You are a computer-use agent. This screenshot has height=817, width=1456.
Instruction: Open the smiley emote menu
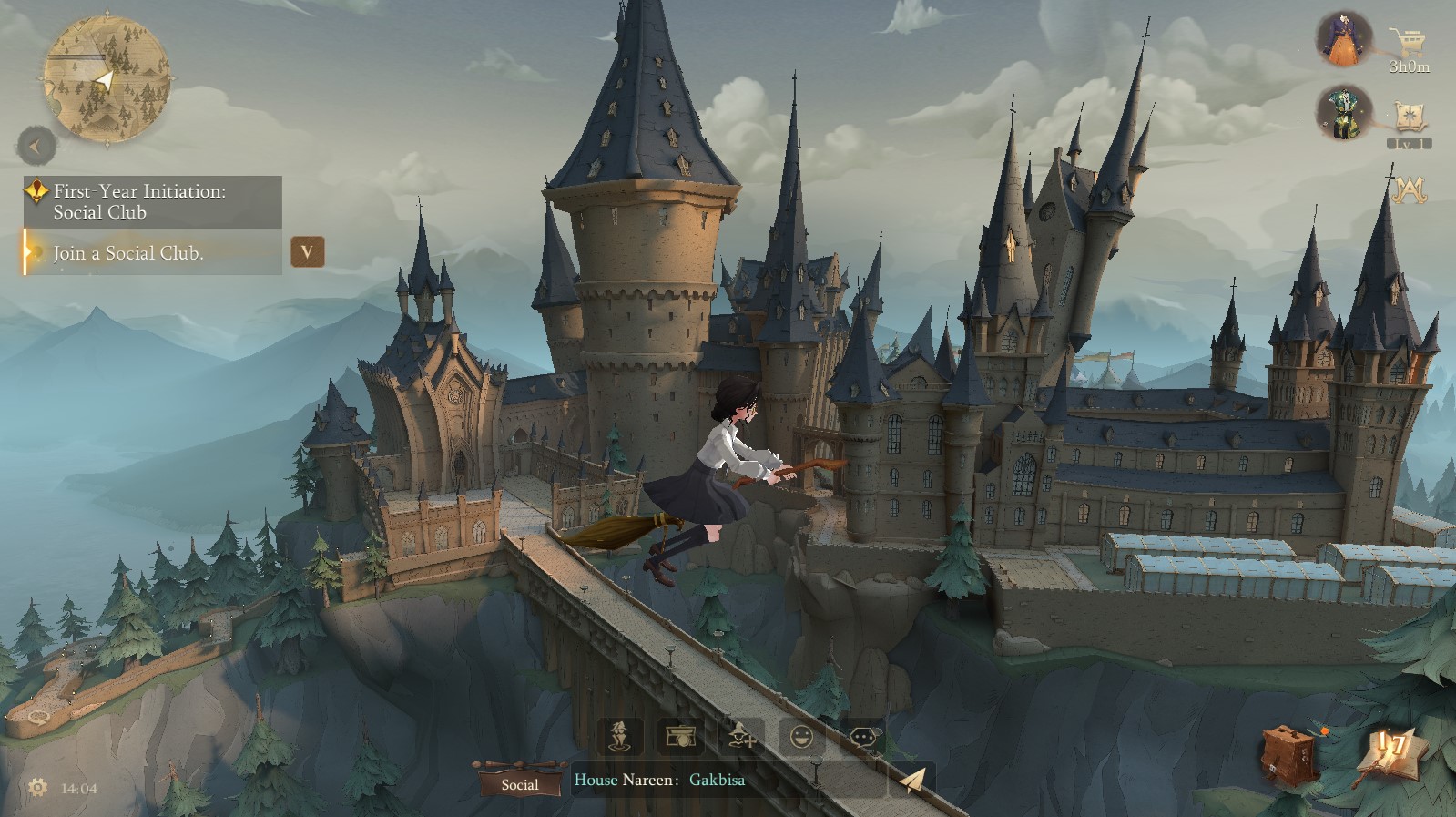click(x=802, y=735)
